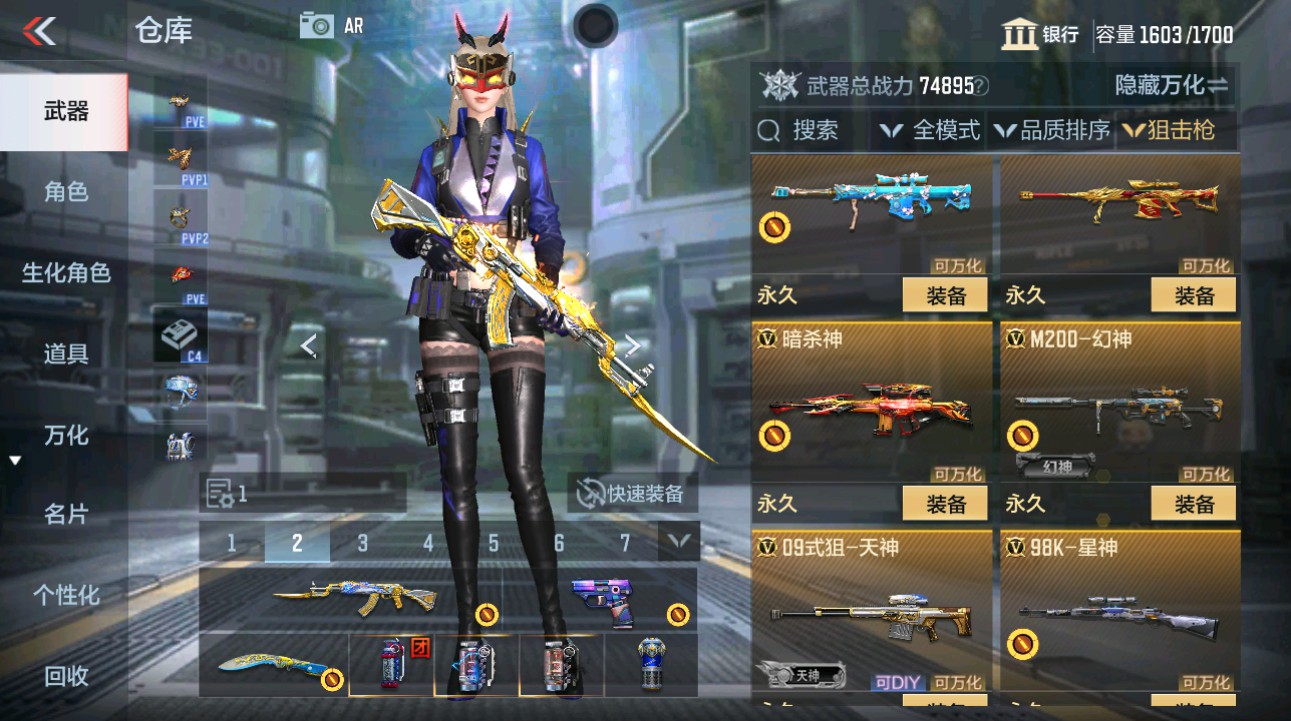Select the PVP1 weapon slot icon
Screen dimensions: 1291x721
coord(179,160)
